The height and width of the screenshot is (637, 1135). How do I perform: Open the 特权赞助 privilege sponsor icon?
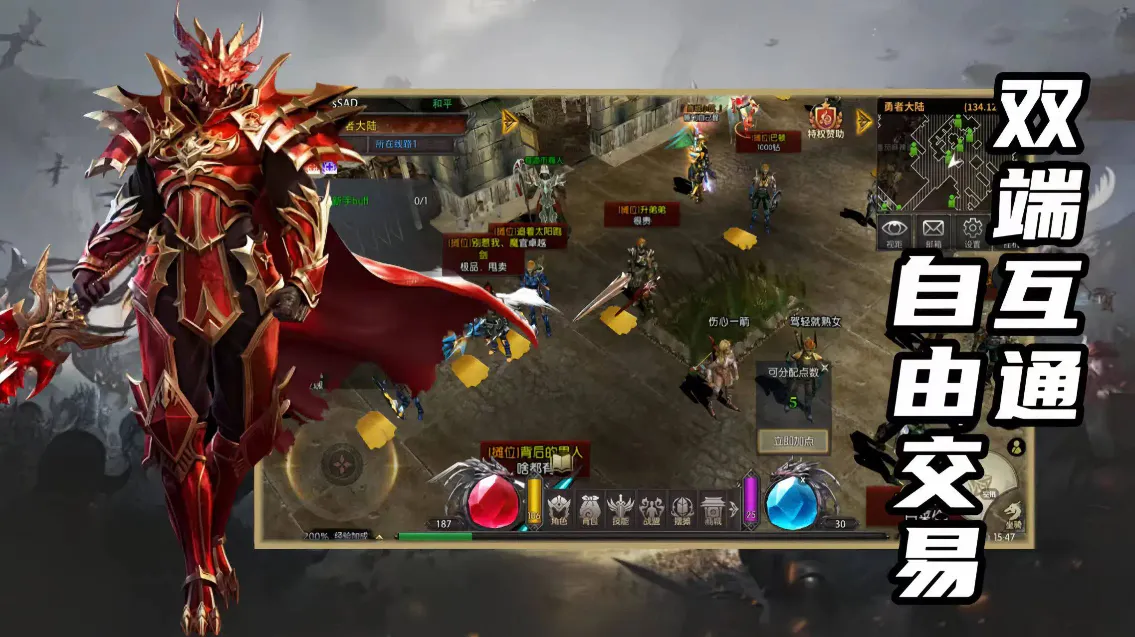pyautogui.click(x=826, y=119)
